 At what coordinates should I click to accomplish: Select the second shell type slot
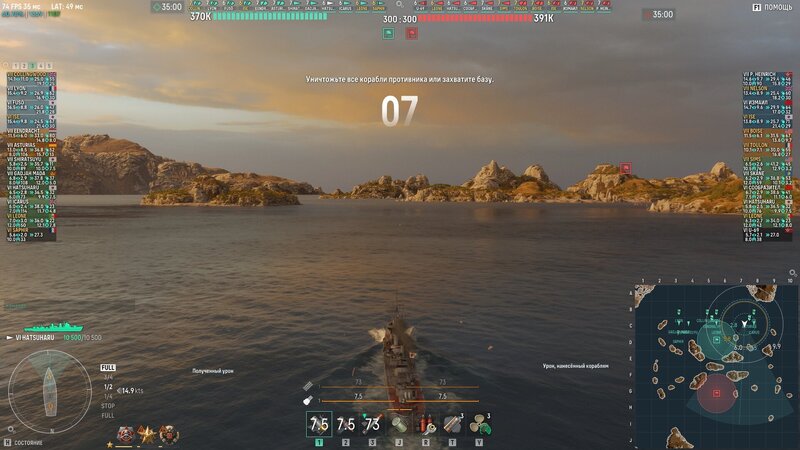(x=345, y=424)
